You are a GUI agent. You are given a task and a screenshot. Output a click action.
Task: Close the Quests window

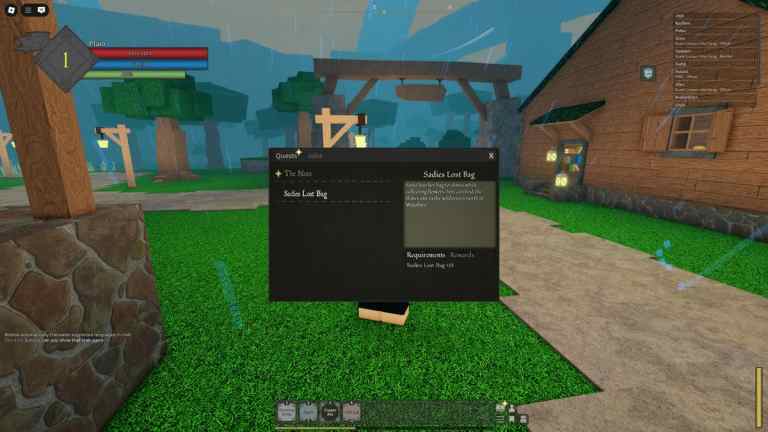coord(491,156)
